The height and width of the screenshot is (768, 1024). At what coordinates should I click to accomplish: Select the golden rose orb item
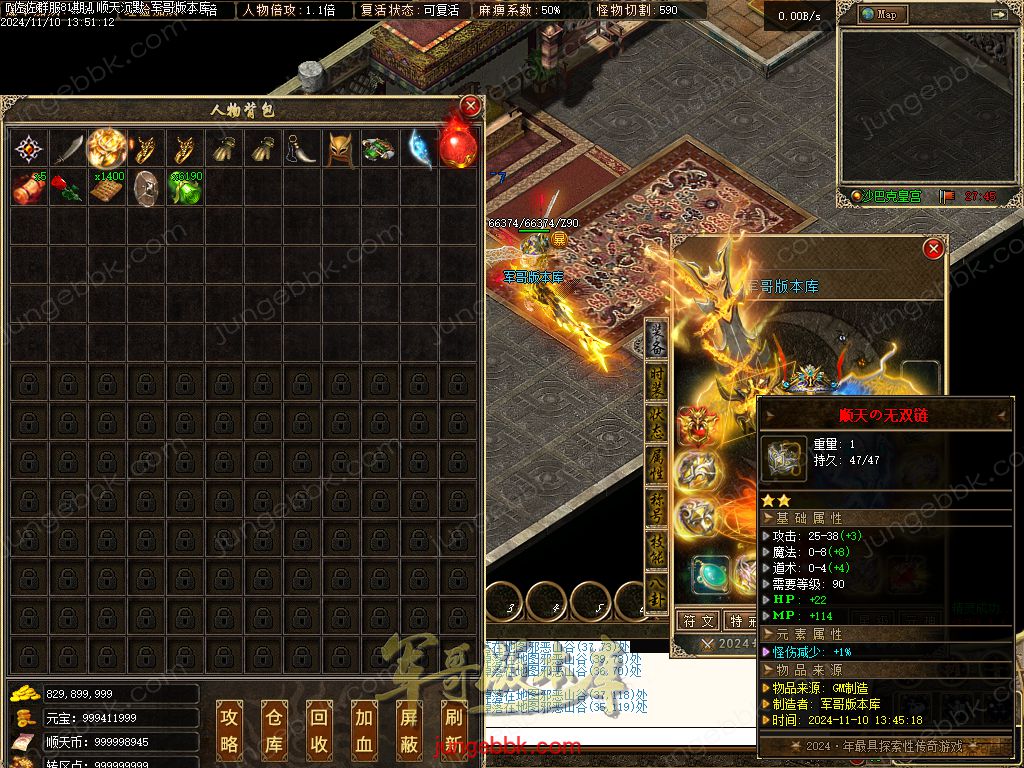point(107,149)
